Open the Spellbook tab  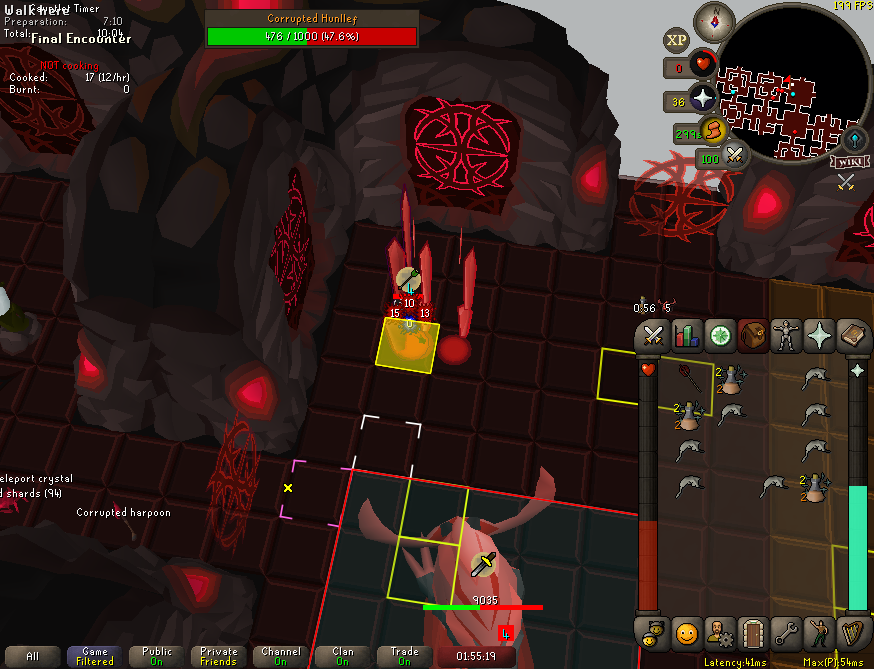(x=852, y=336)
